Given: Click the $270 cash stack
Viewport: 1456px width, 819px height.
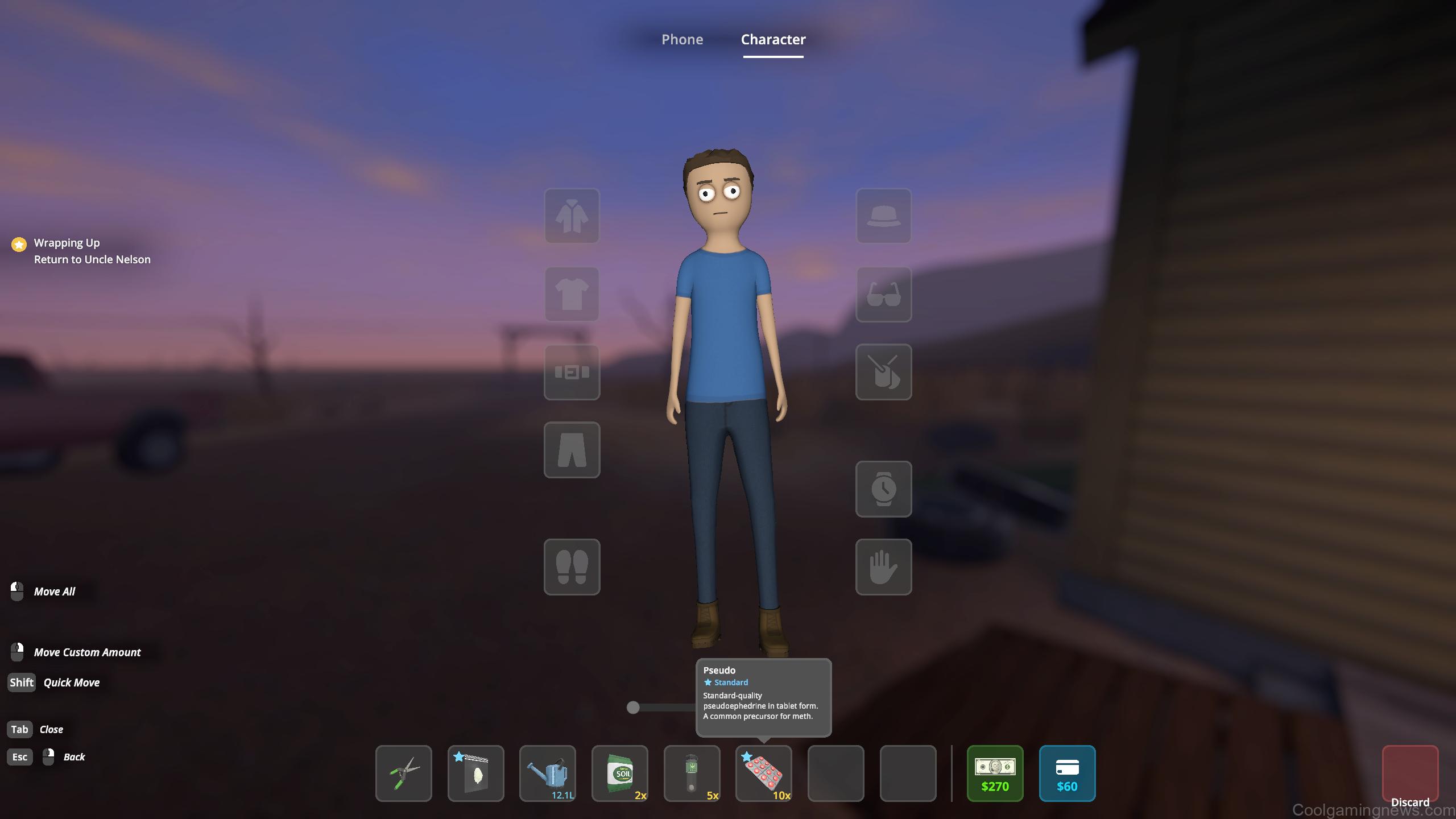Looking at the screenshot, I should tap(995, 773).
